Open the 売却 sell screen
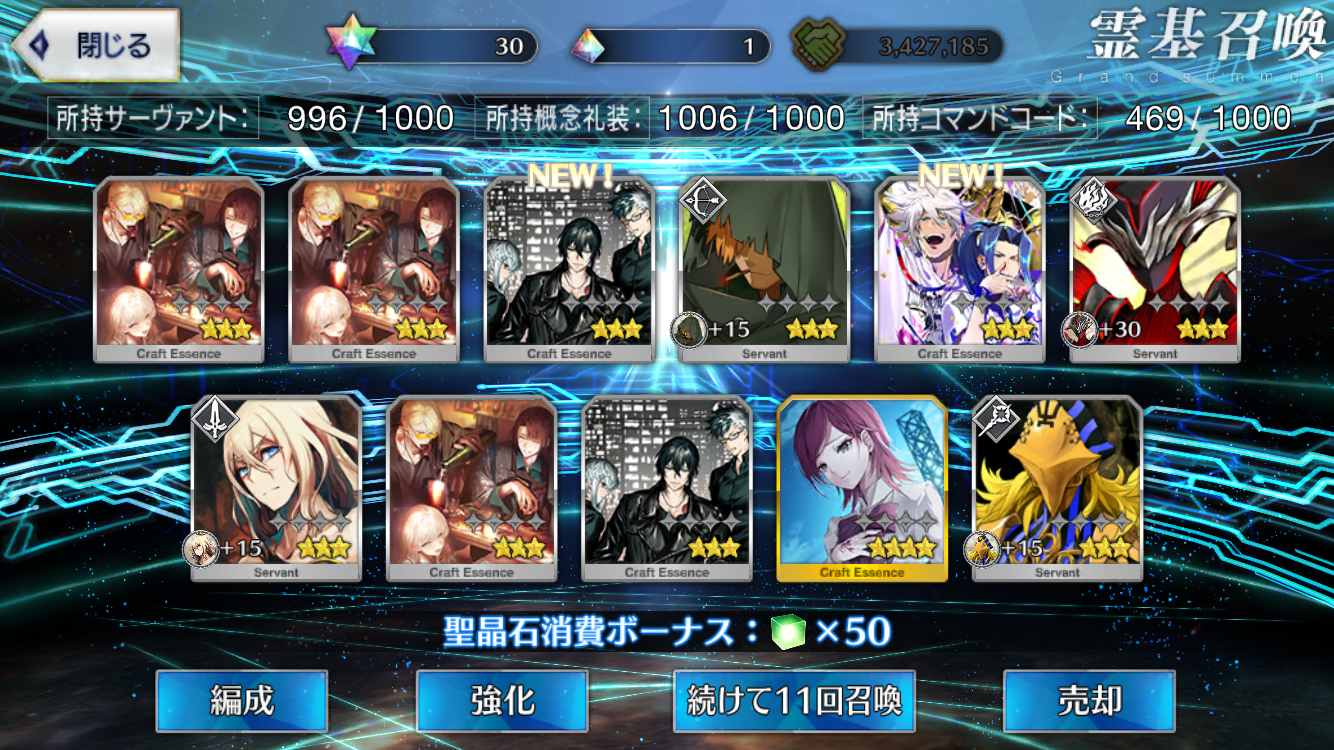The width and height of the screenshot is (1334, 750). point(1089,701)
